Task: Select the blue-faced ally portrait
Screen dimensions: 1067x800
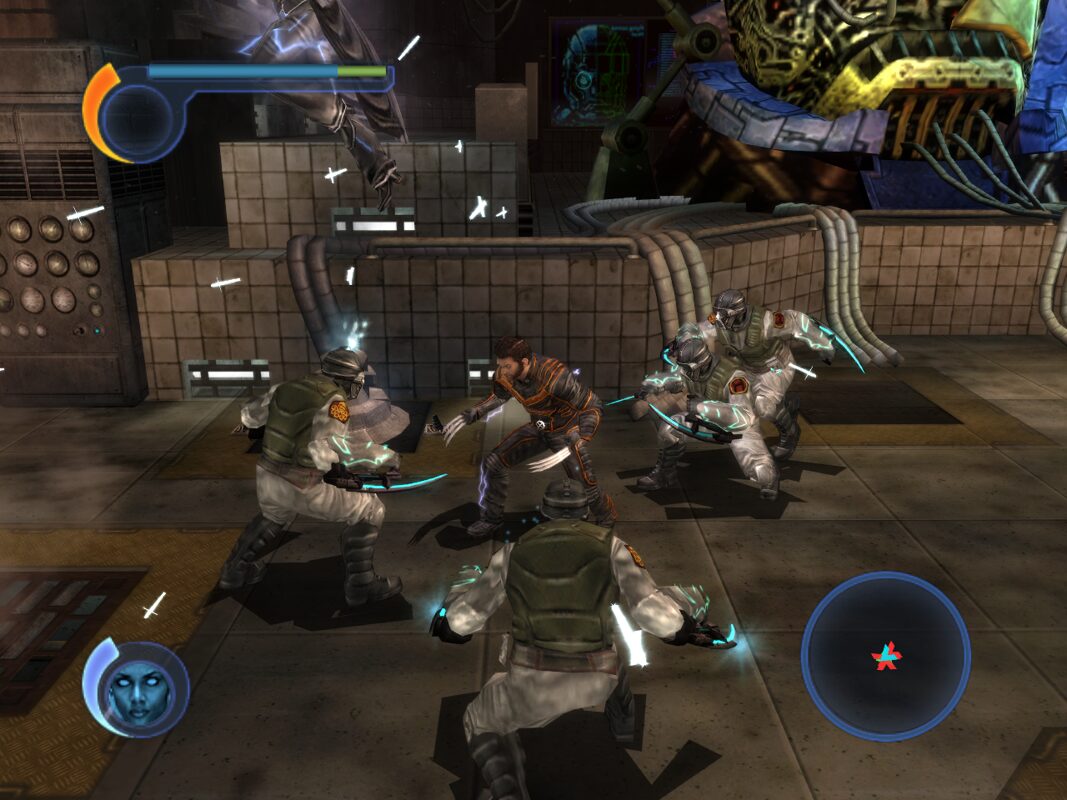Action: (138, 690)
